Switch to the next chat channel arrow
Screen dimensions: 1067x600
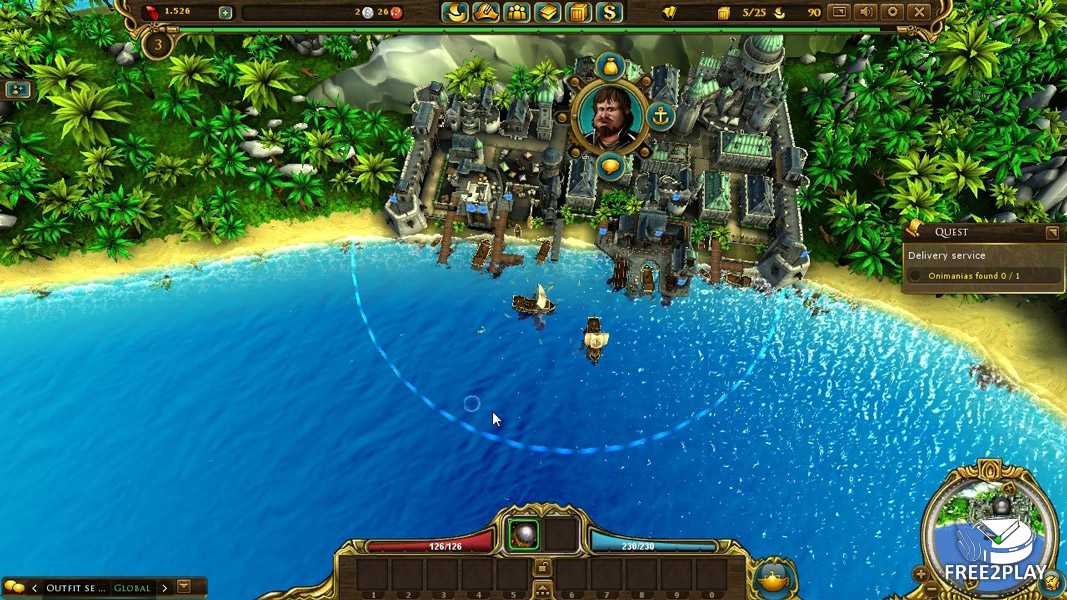tap(165, 588)
